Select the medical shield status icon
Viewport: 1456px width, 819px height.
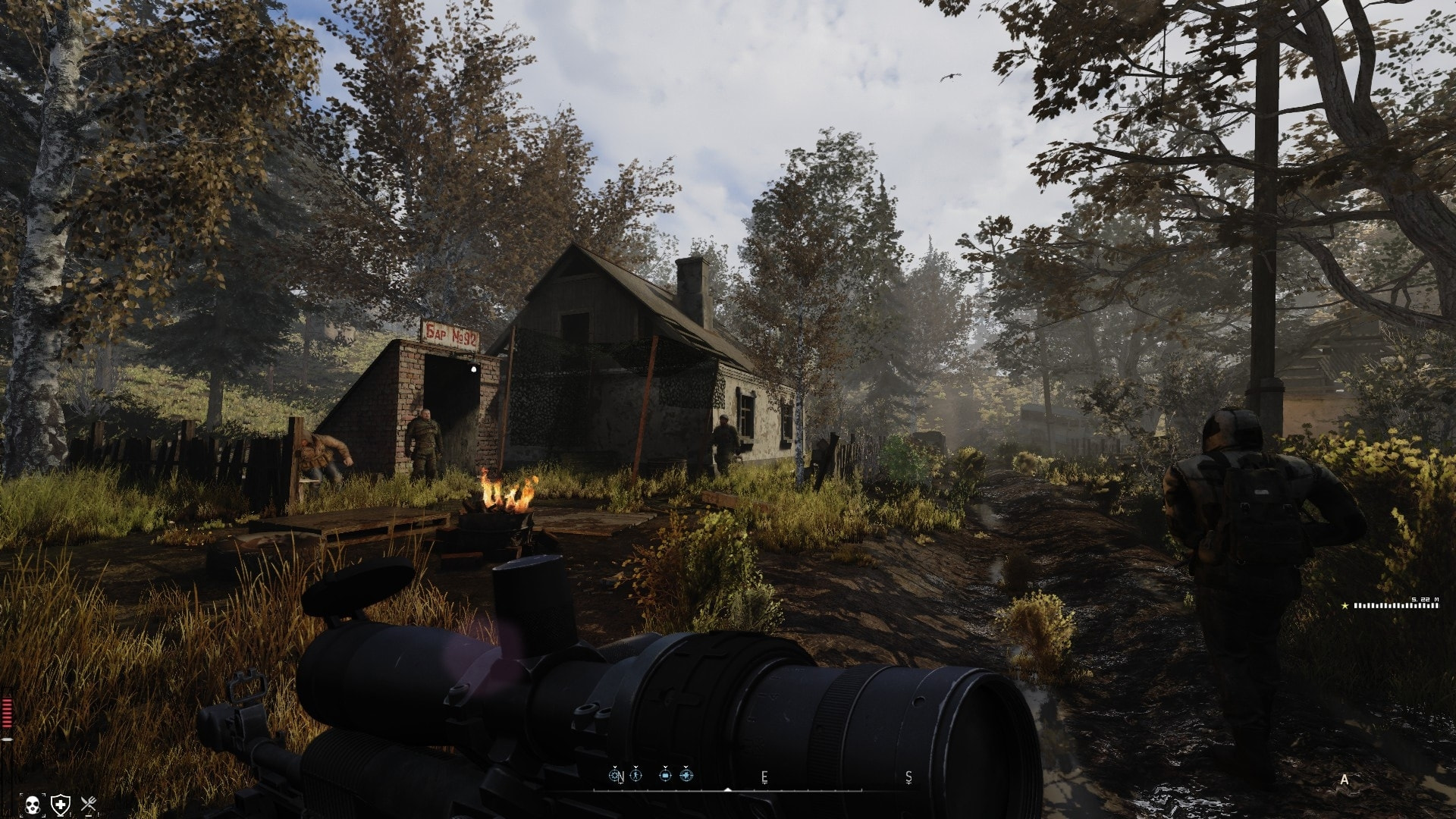(x=61, y=804)
